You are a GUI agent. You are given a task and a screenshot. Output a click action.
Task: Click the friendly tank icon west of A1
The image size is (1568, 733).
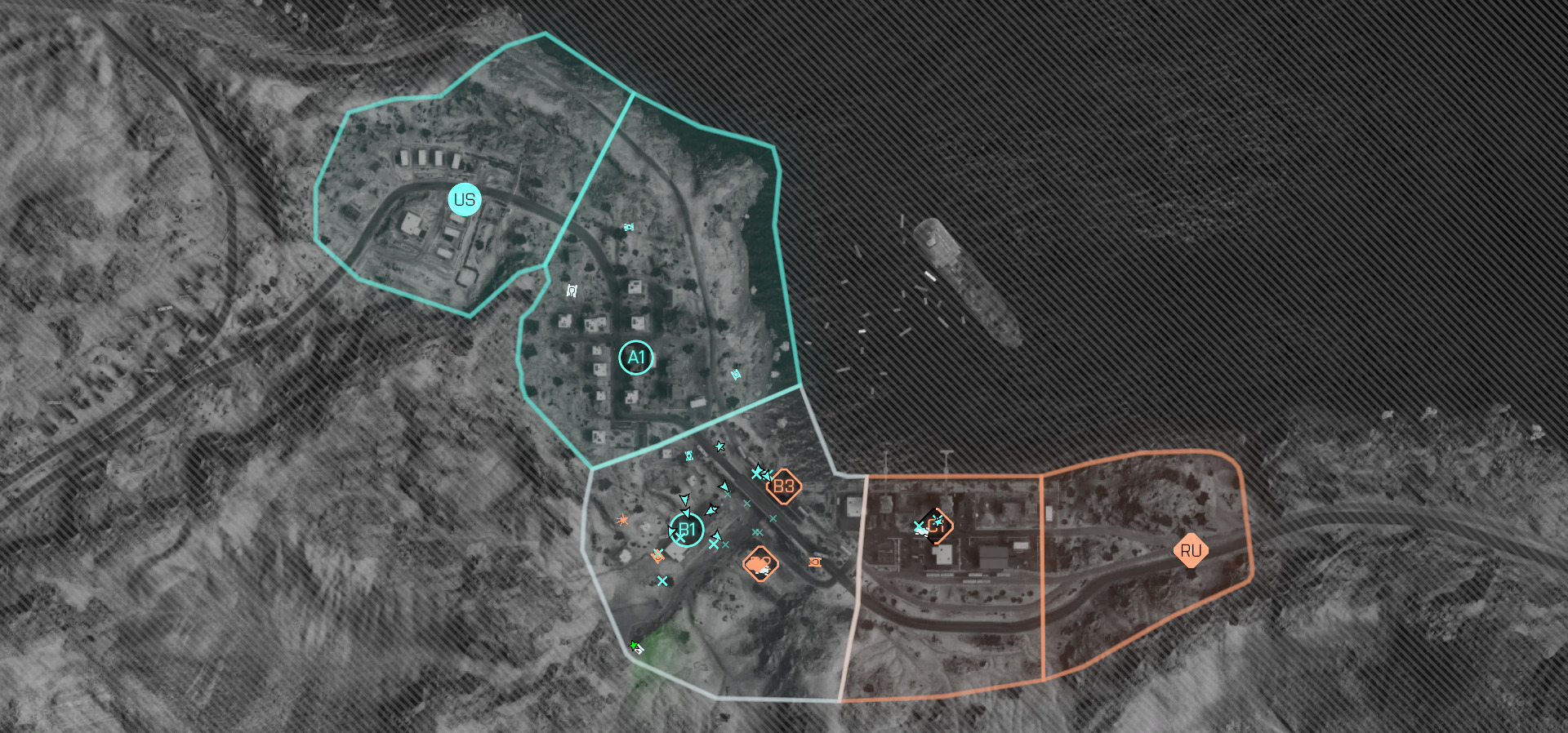click(570, 290)
